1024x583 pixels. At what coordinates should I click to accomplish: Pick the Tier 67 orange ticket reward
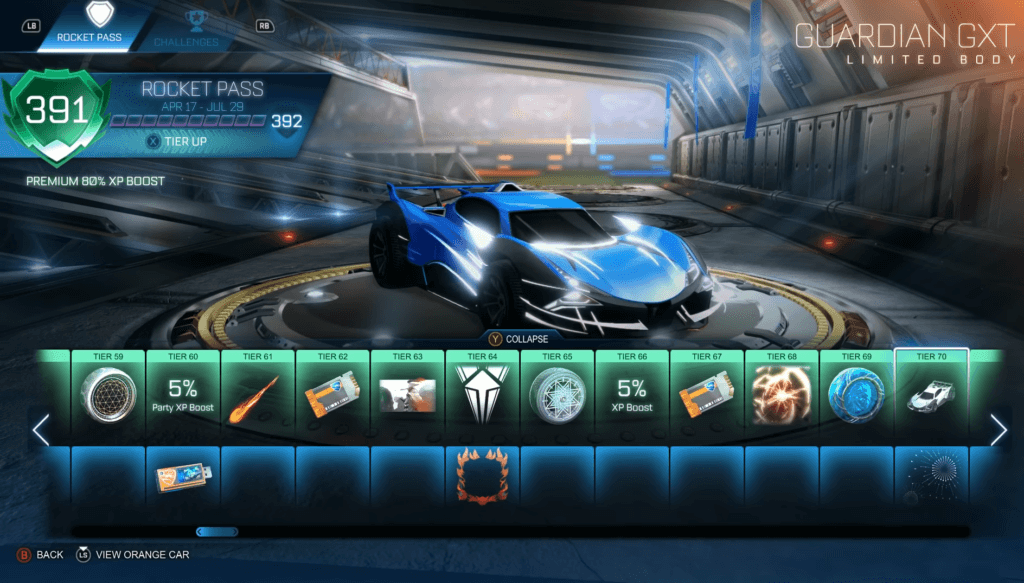point(707,395)
